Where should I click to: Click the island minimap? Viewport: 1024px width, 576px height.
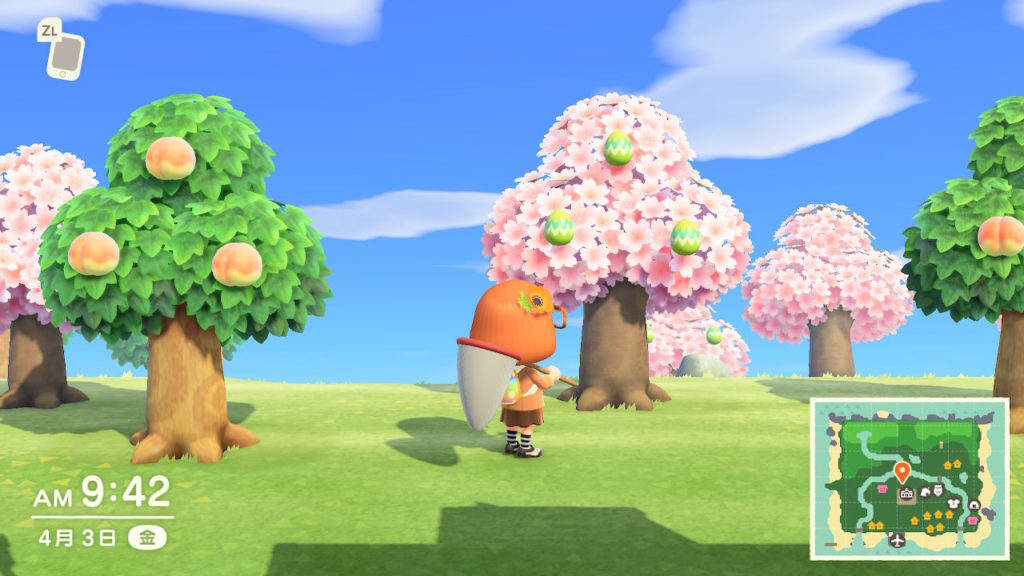[x=908, y=477]
